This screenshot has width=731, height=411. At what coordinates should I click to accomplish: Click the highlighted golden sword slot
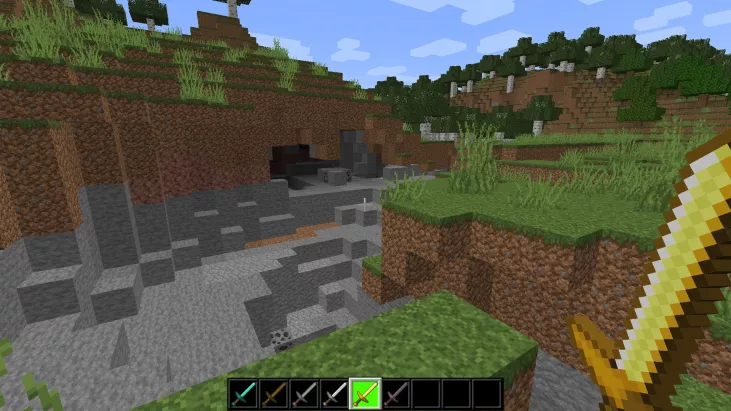[x=364, y=394]
